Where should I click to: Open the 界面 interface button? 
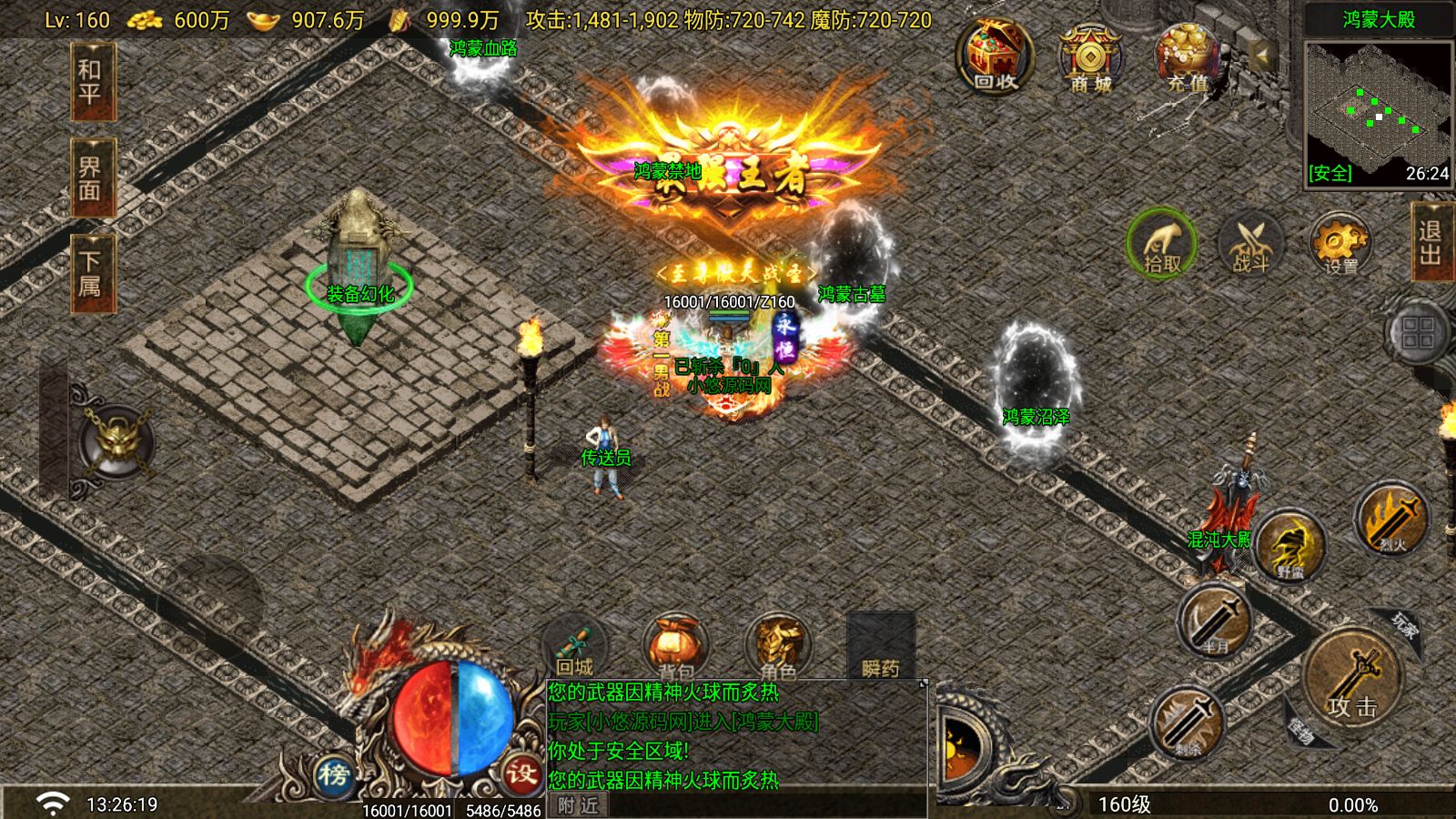pos(90,178)
